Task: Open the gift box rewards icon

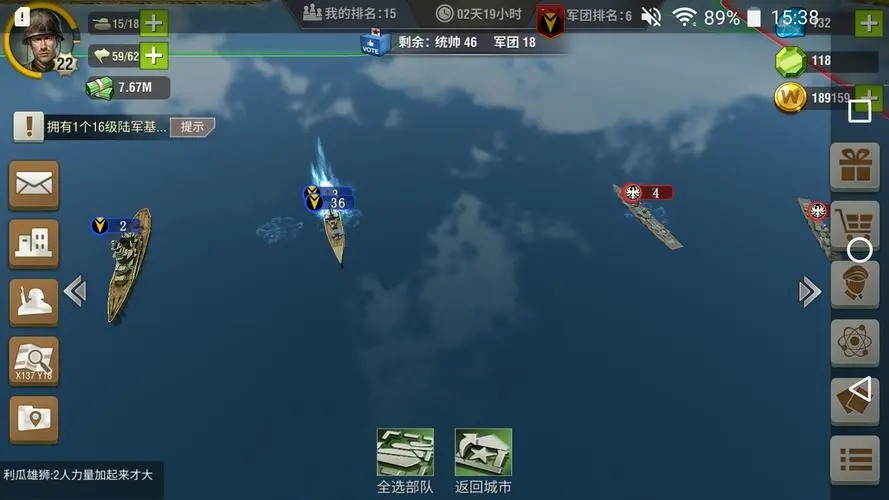Action: [855, 167]
